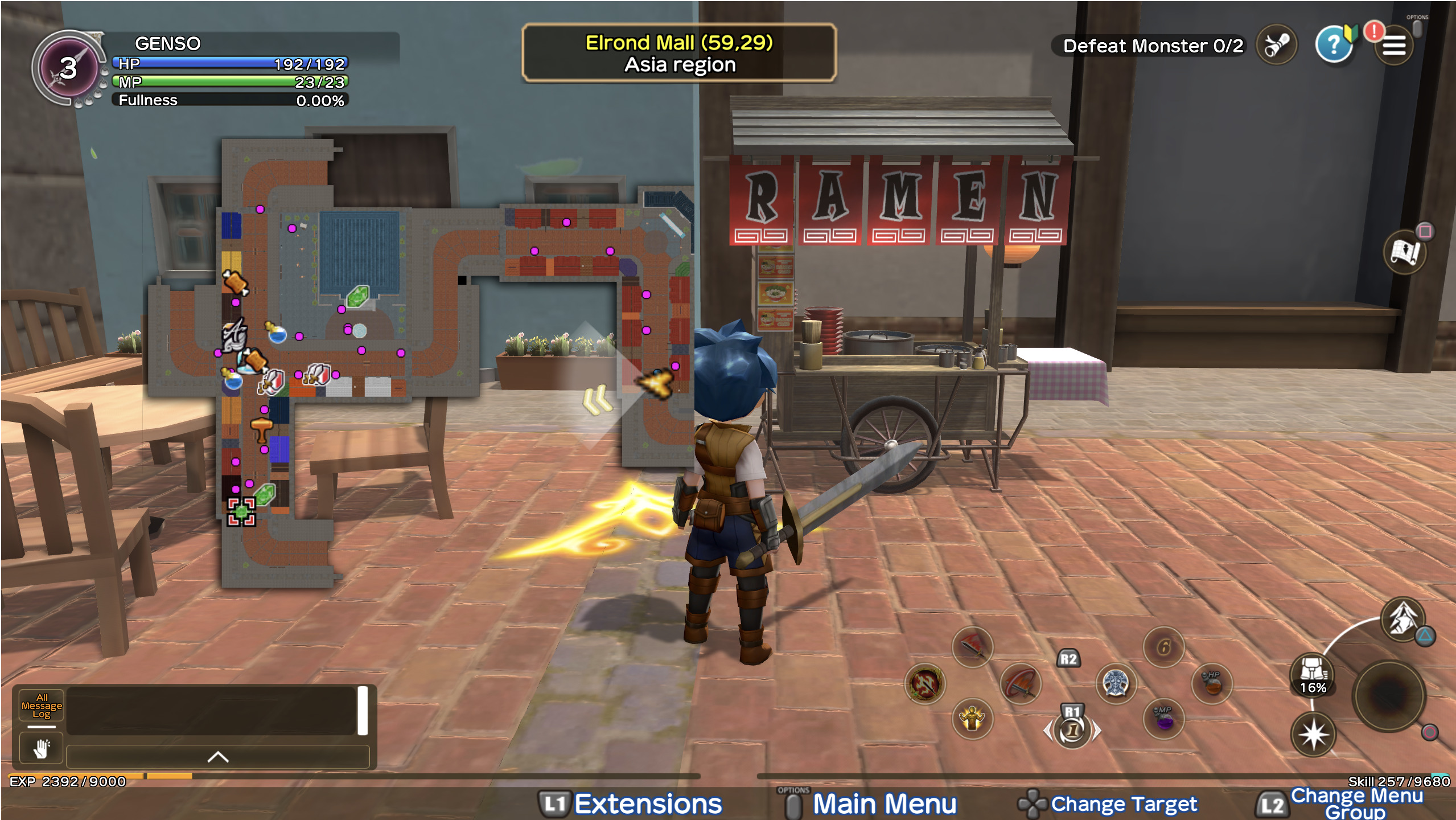Use the HP potion quick slot
Screen dimensions: 1456x820
(1212, 682)
